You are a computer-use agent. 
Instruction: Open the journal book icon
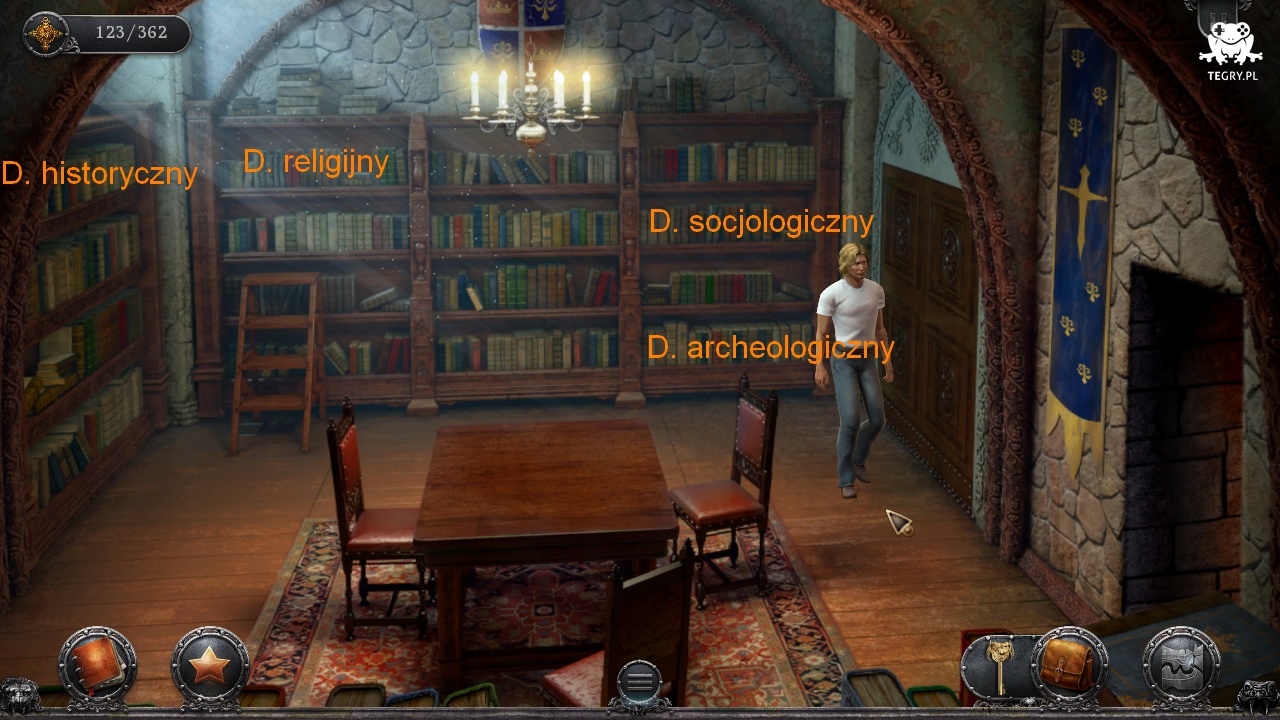pyautogui.click(x=97, y=665)
